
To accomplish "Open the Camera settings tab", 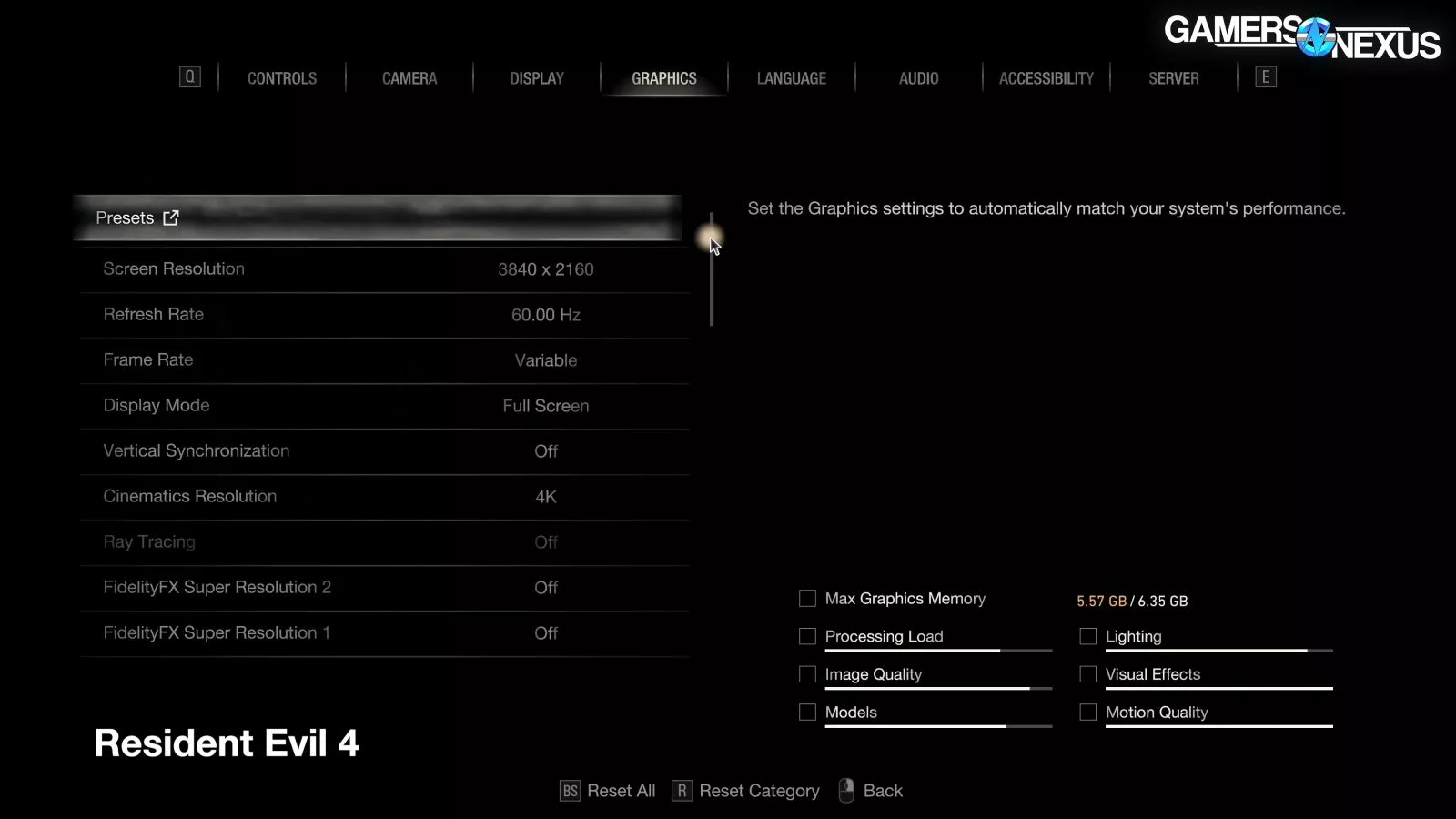I will click(x=409, y=78).
